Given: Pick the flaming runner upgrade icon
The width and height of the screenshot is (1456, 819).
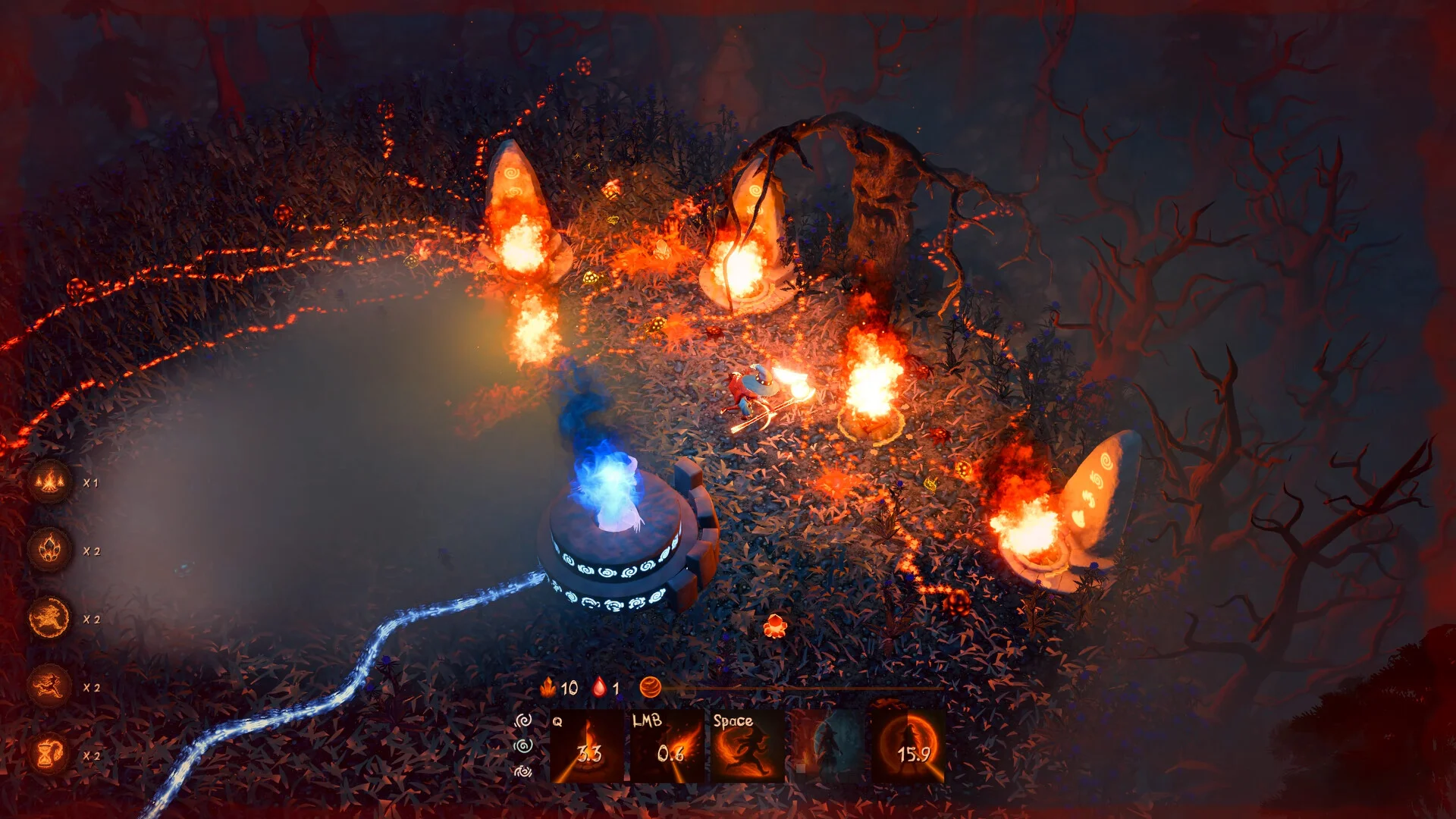Looking at the screenshot, I should (50, 686).
